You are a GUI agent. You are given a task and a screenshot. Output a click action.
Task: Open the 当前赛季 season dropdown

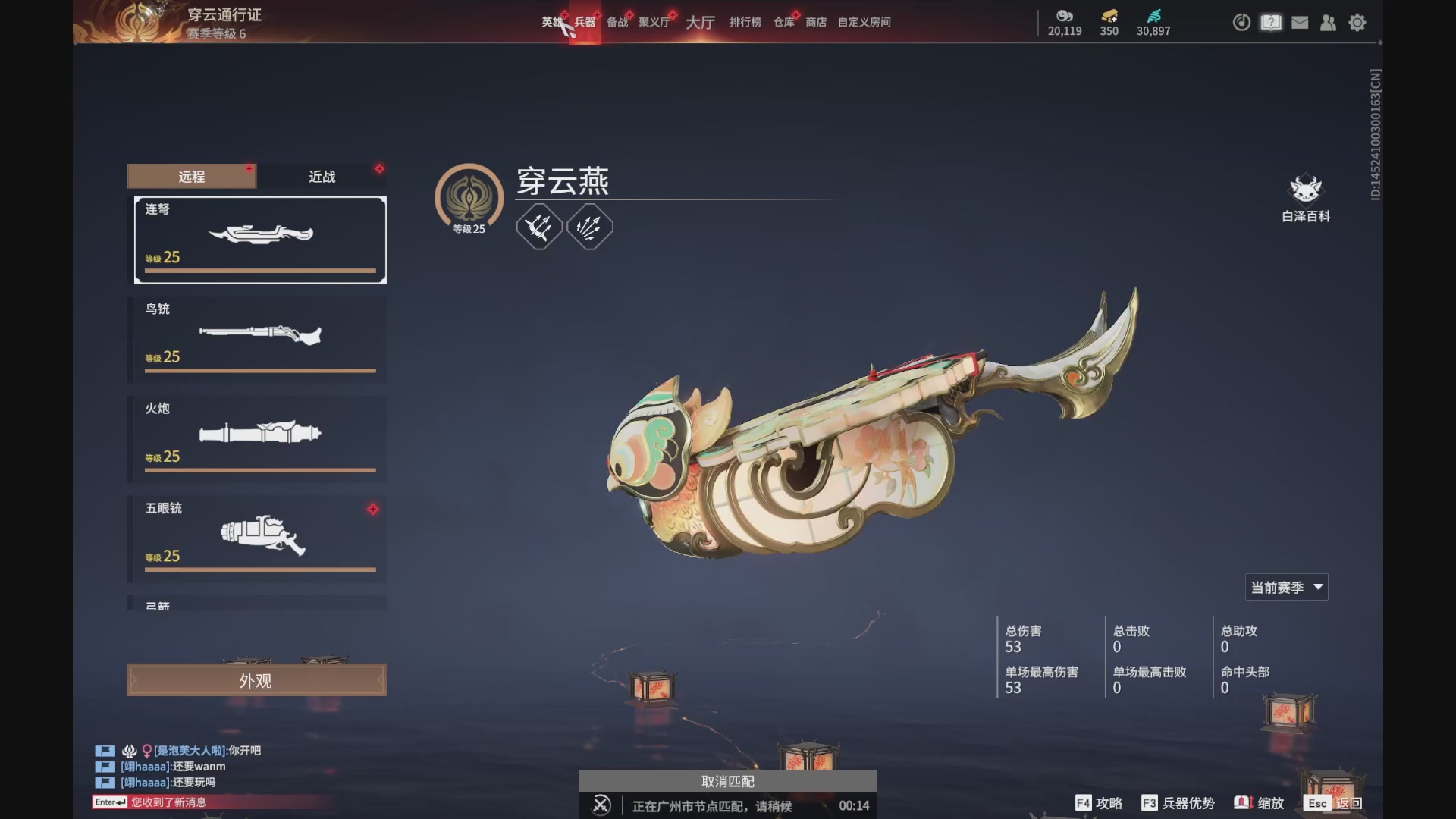(x=1286, y=586)
